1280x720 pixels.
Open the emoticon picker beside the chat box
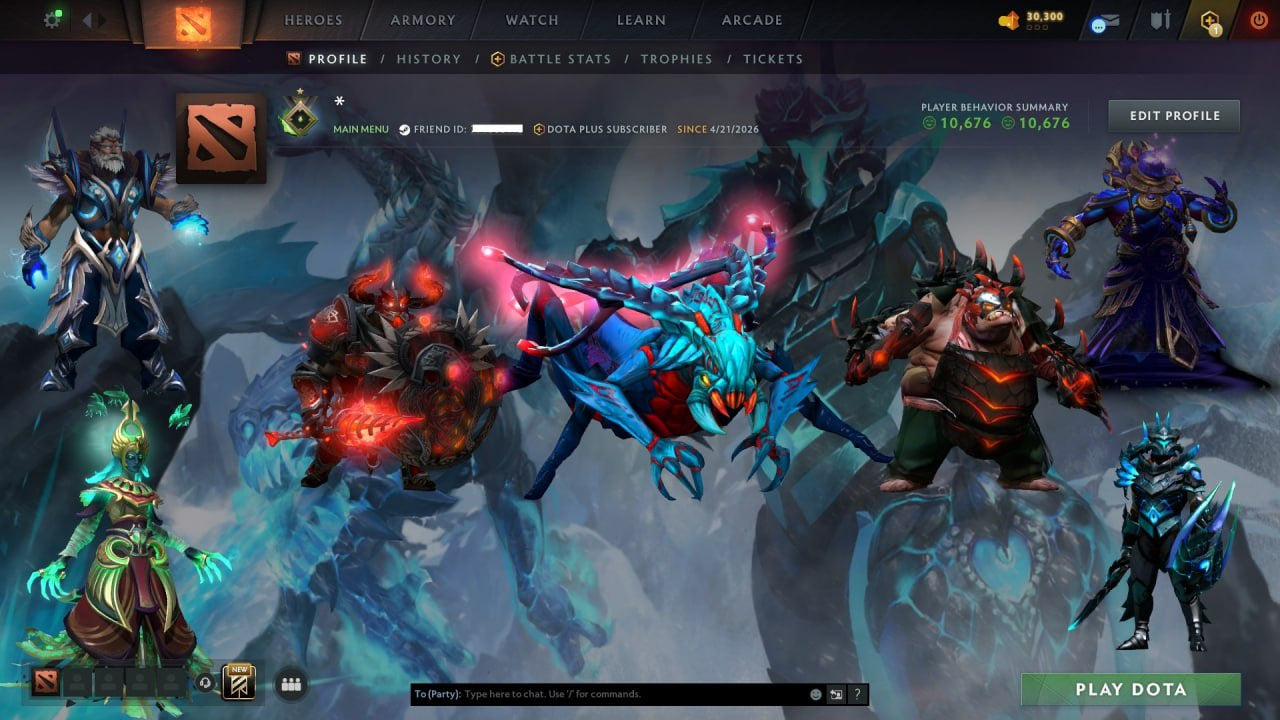click(x=815, y=694)
